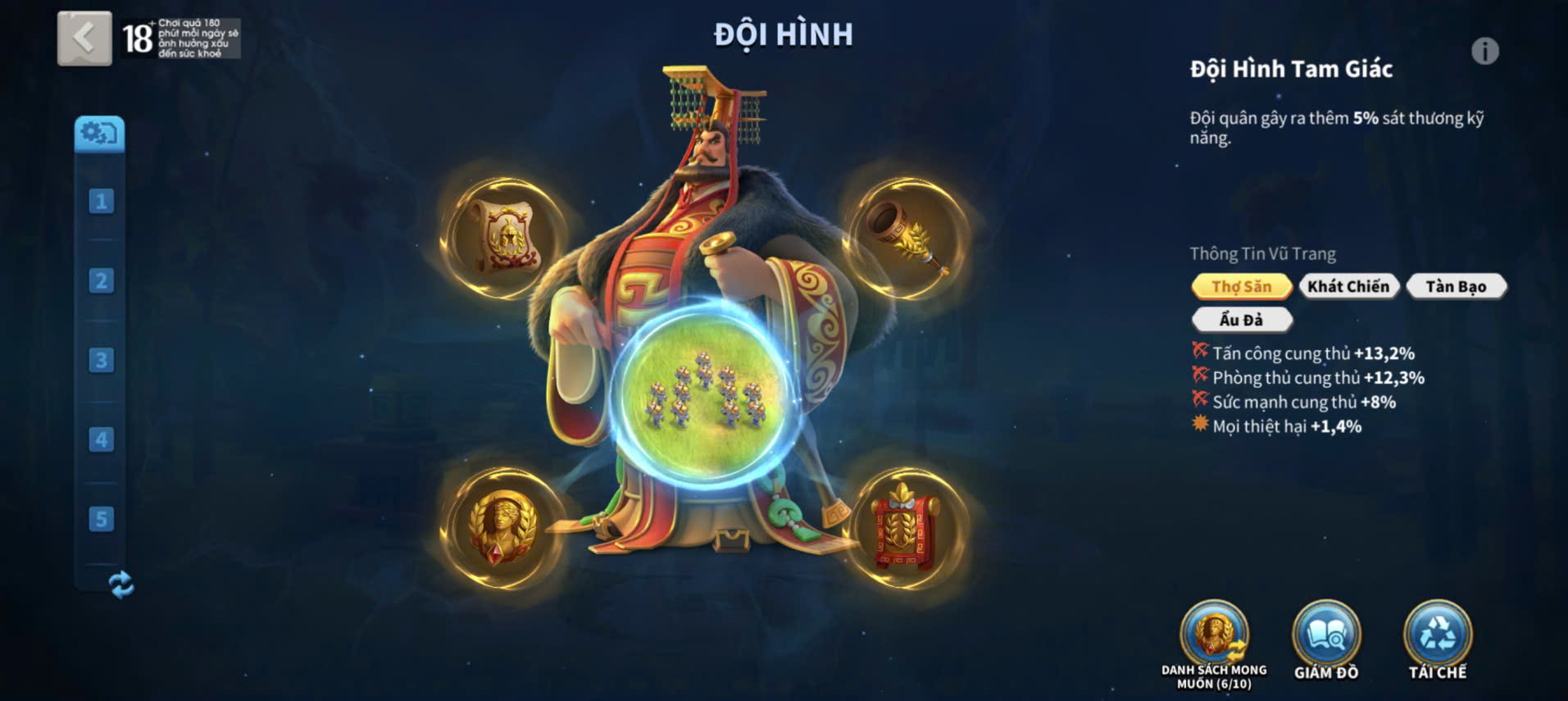Switch to formation preset 5

coord(101,519)
